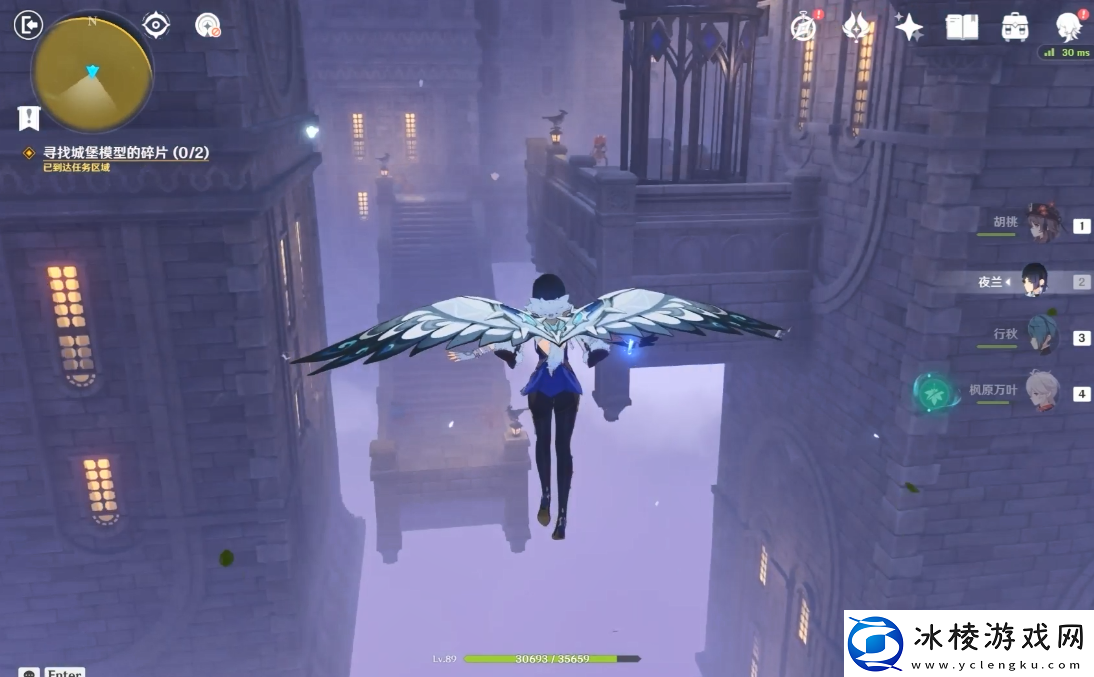
Task: Activate the eye-shaped elemental sight icon
Action: [x=156, y=25]
